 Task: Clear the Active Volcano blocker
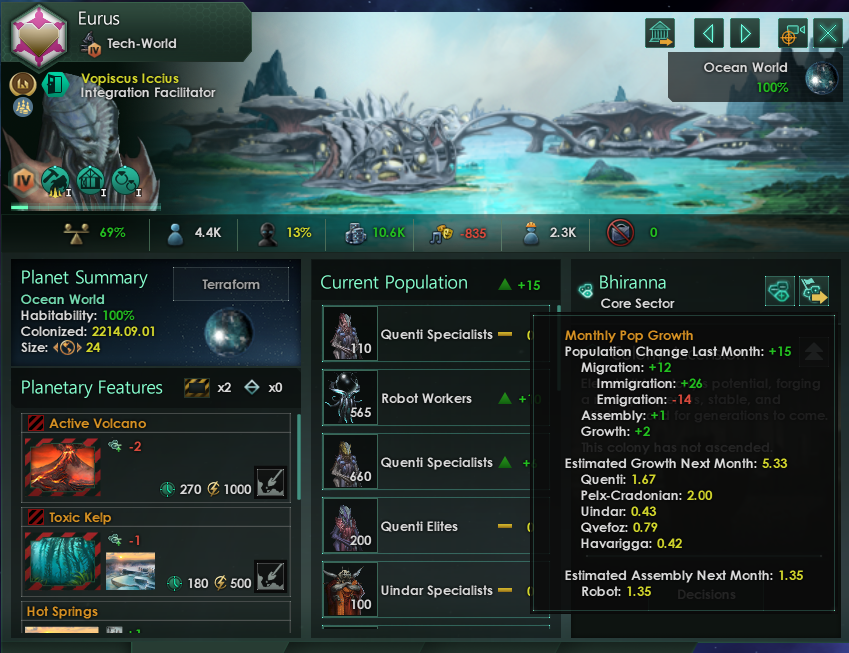point(271,483)
